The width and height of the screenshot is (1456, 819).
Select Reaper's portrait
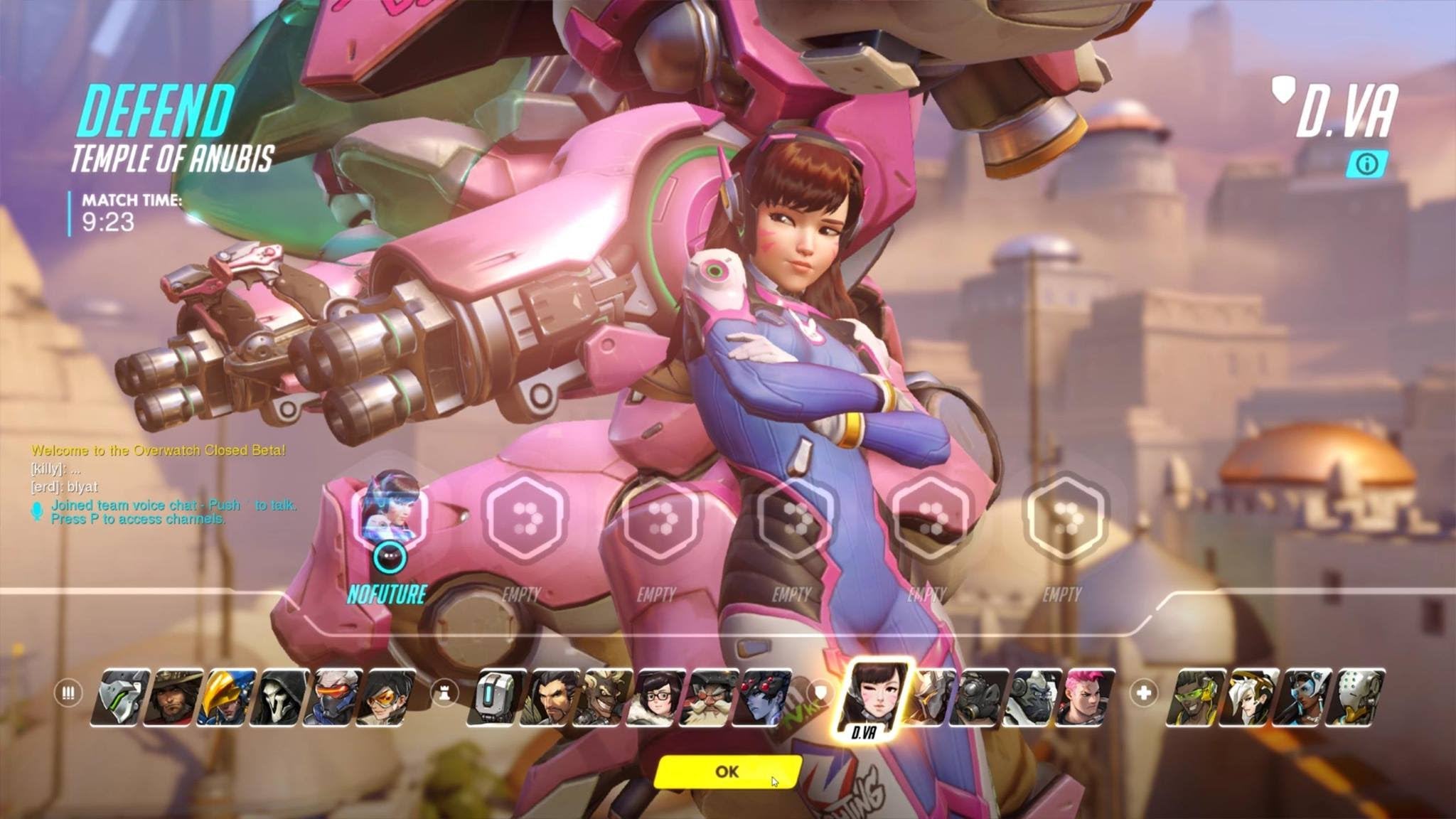coord(280,697)
